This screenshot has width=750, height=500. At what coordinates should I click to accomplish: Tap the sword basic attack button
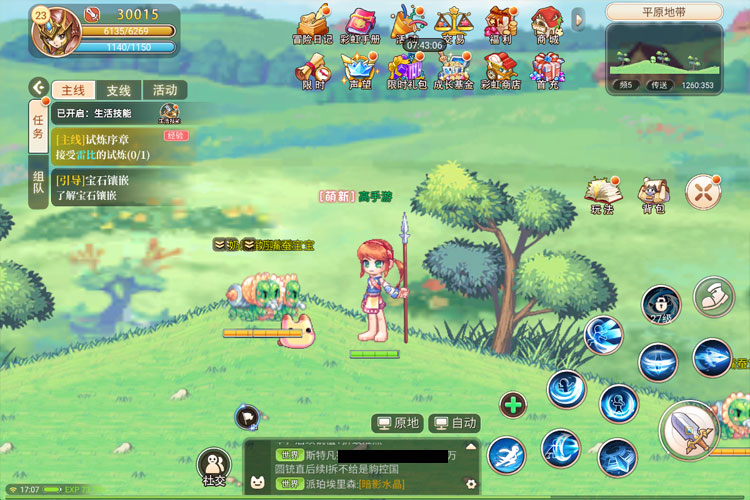click(690, 430)
